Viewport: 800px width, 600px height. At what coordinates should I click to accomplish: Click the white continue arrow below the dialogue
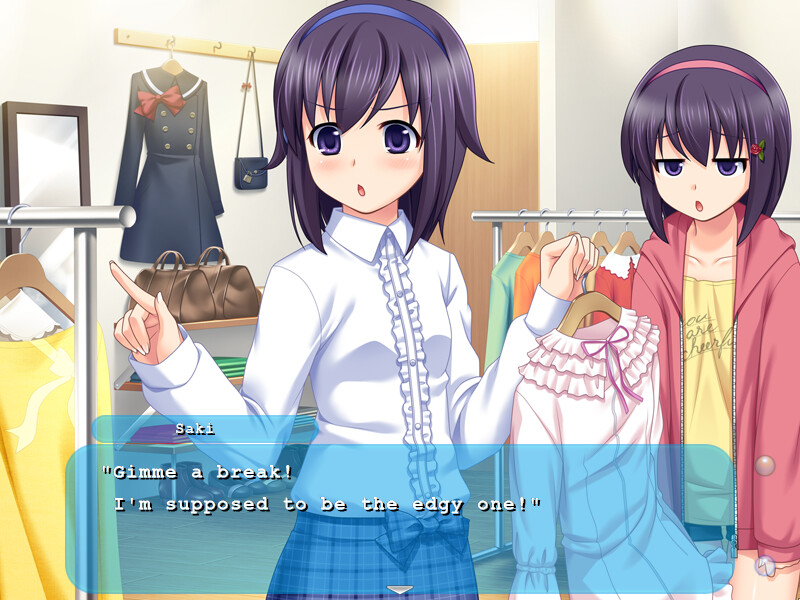400,589
